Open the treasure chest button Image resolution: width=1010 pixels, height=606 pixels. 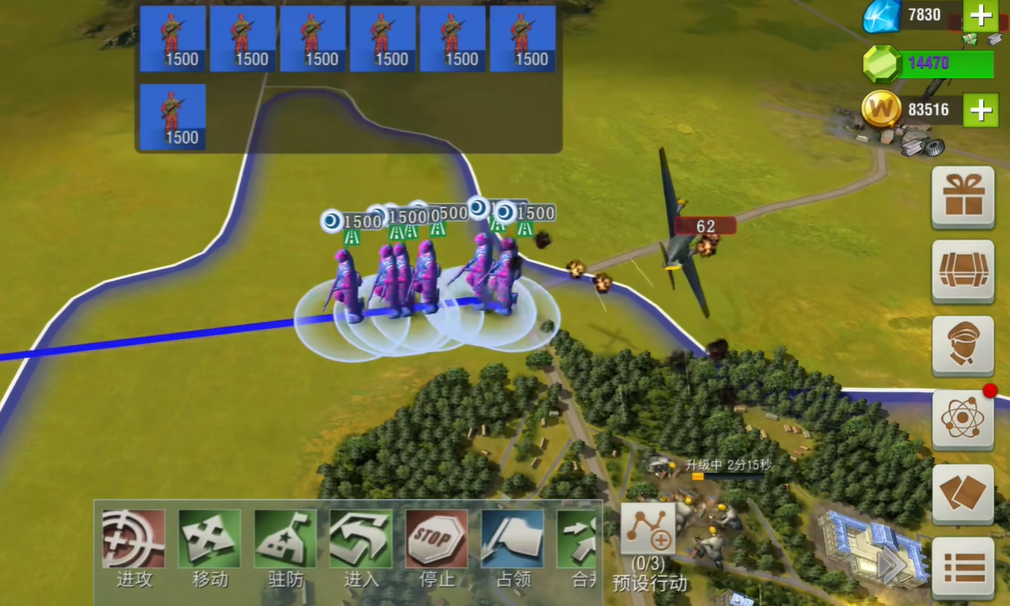click(963, 270)
